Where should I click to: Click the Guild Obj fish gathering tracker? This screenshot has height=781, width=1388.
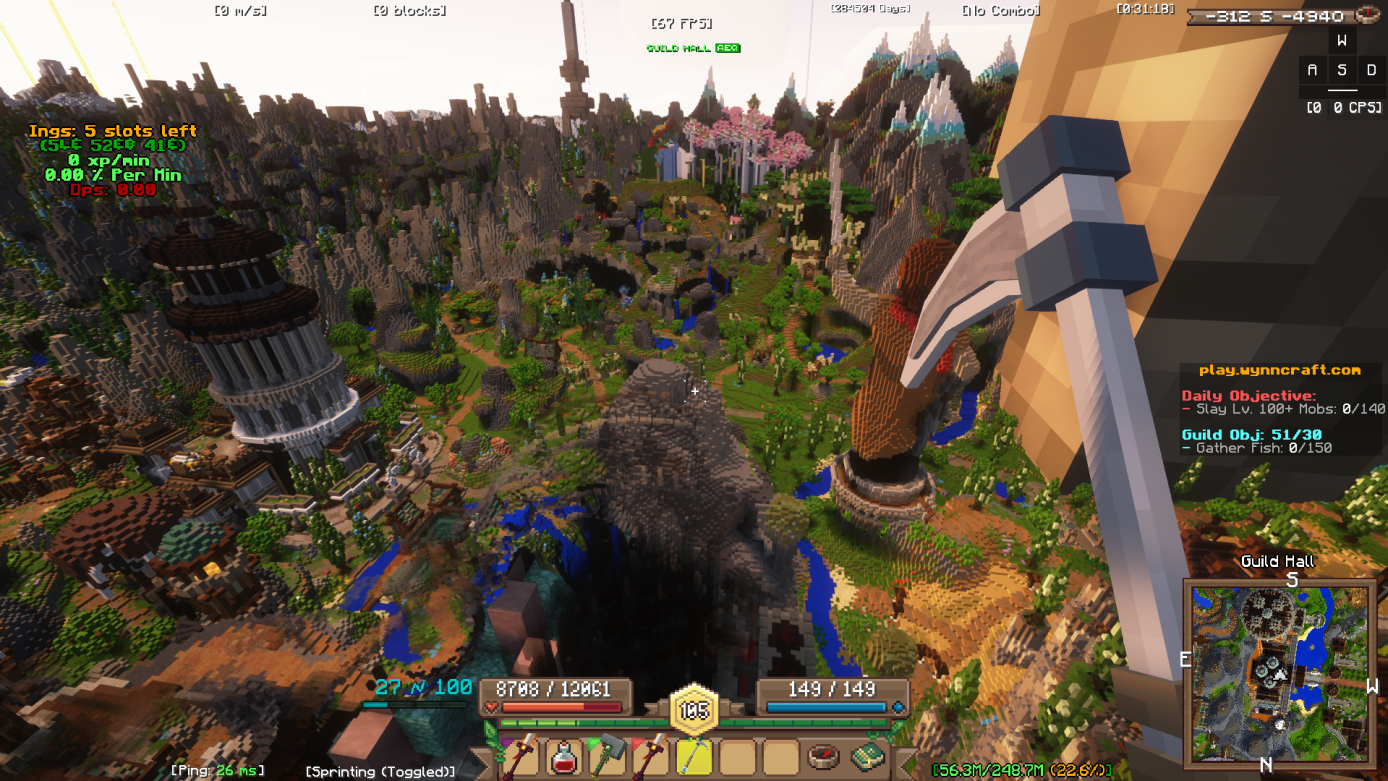pos(1257,441)
